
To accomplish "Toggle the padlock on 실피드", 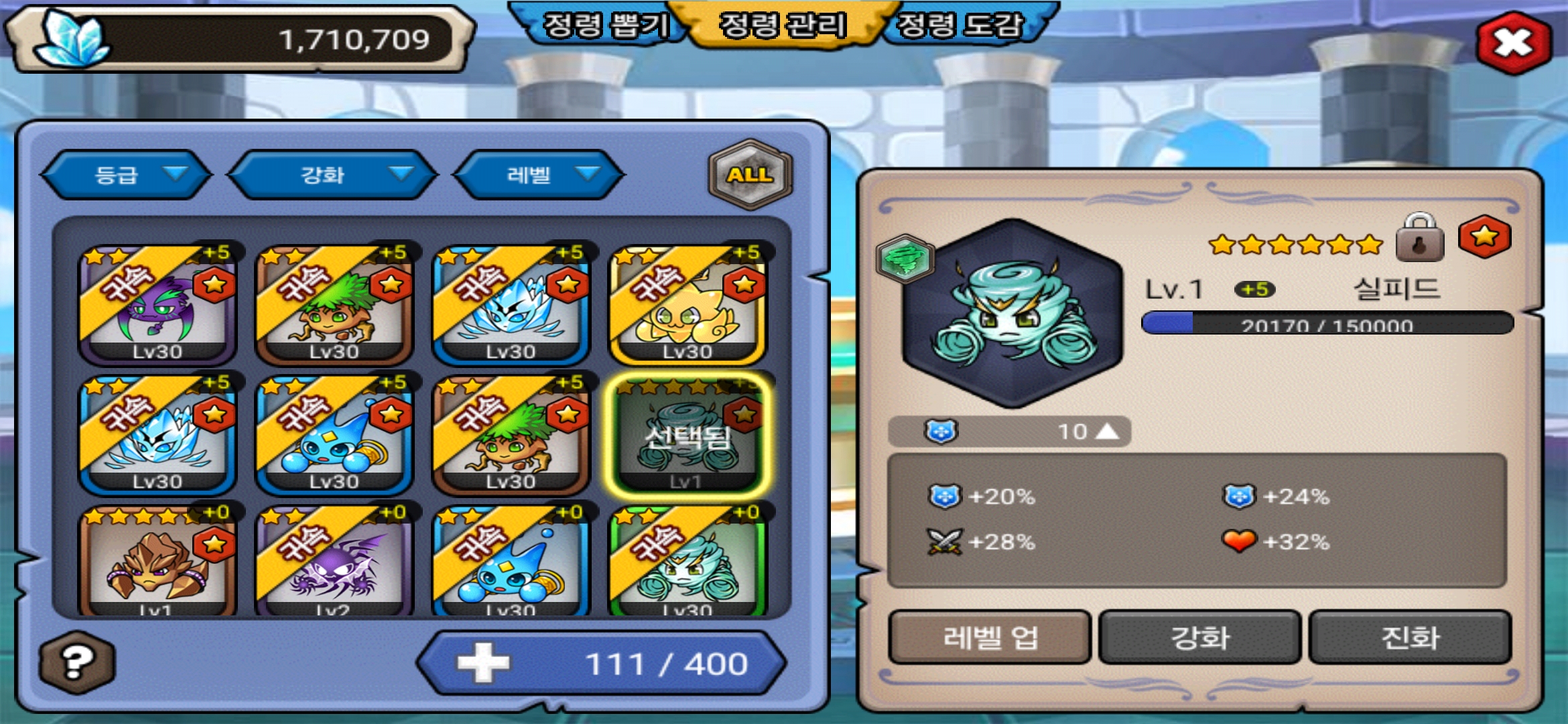I will tap(1419, 239).
